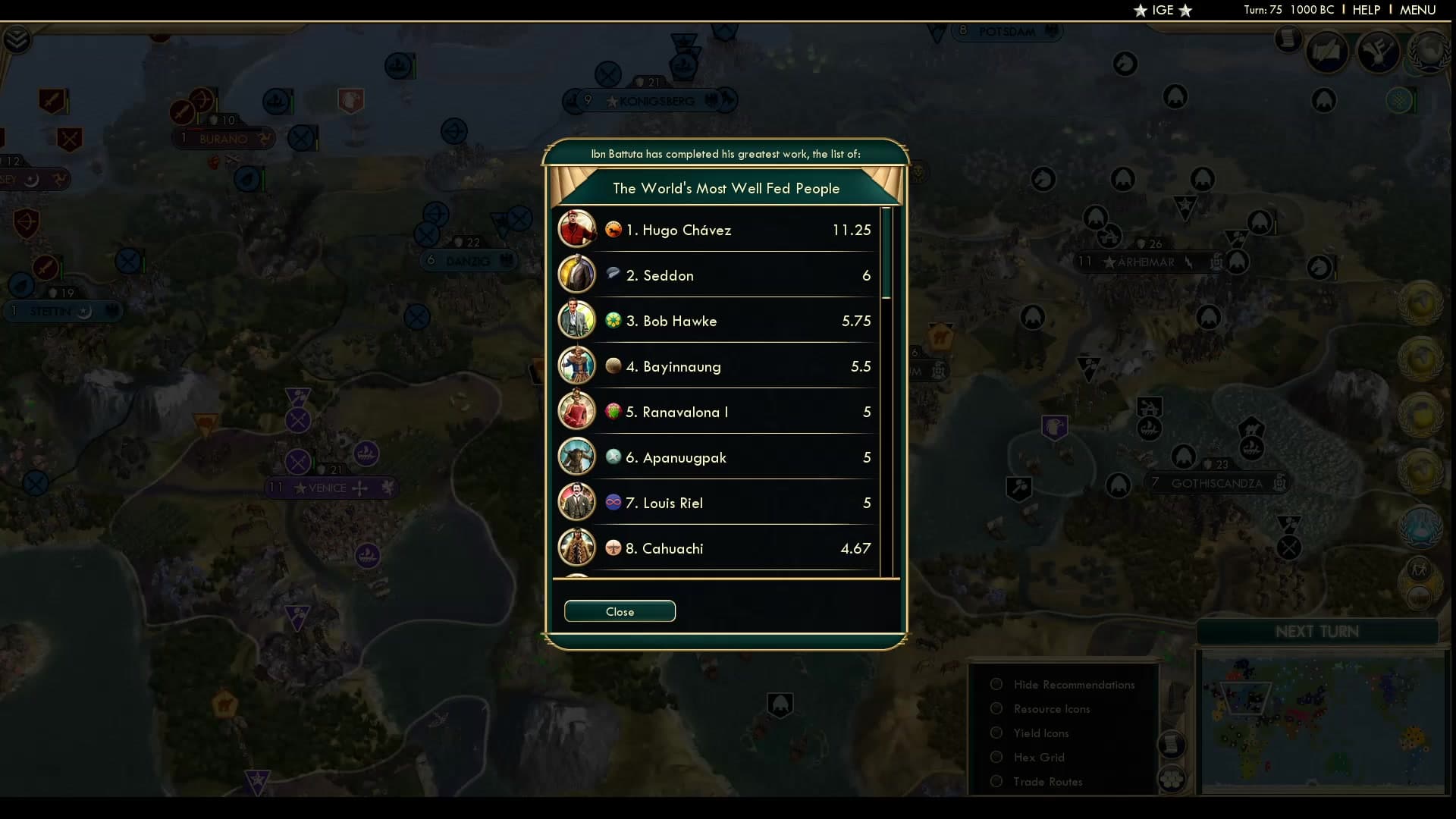
Task: Enable Trade Routes display
Action: (996, 781)
